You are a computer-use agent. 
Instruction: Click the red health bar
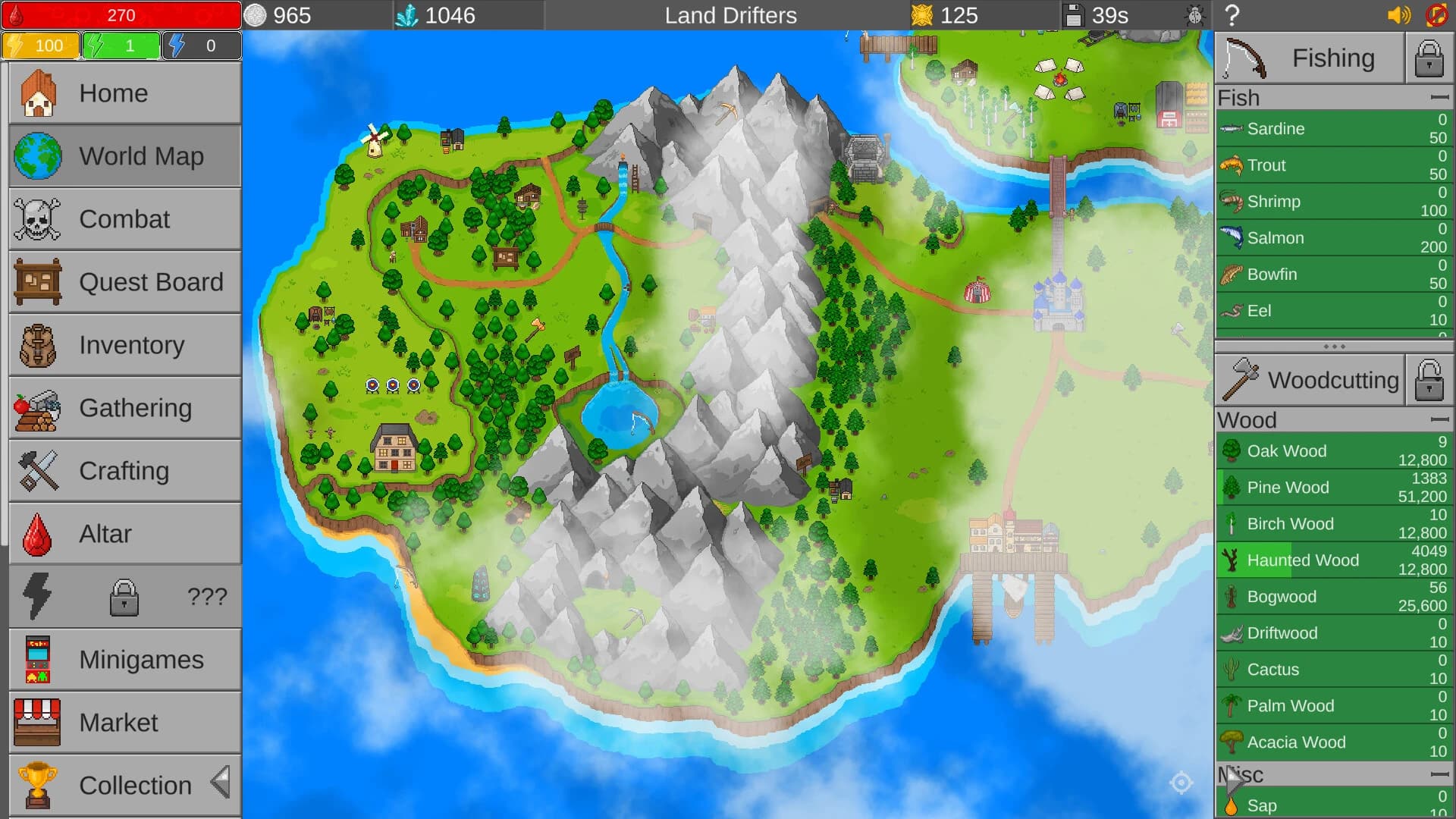[x=121, y=14]
